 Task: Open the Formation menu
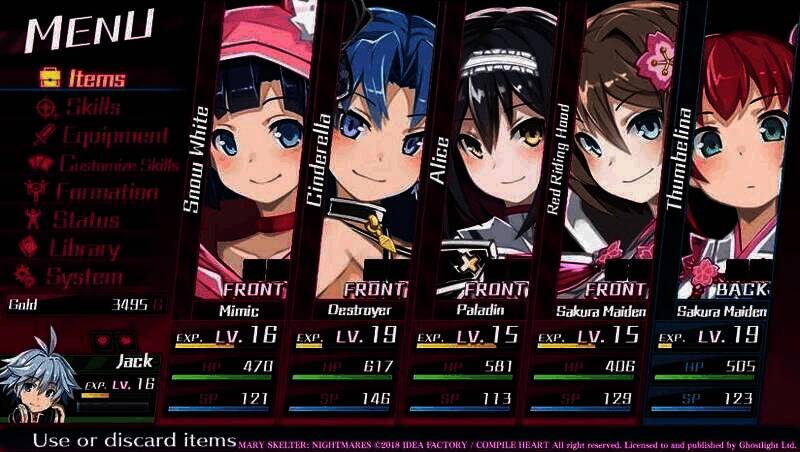tap(92, 192)
